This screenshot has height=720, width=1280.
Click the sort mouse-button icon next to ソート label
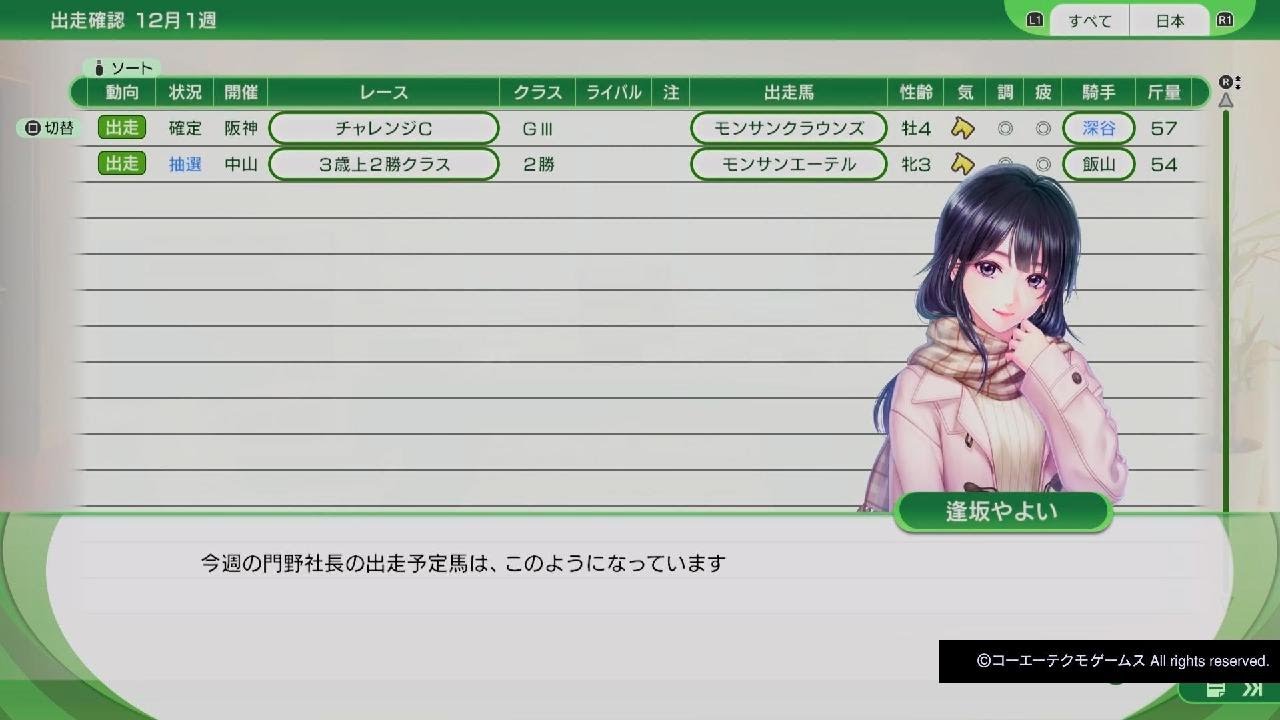coord(99,68)
